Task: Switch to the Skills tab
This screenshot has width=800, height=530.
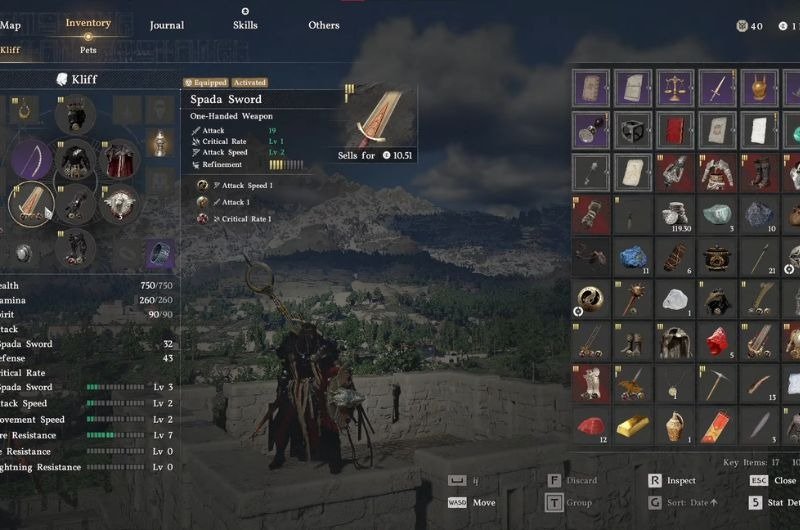Action: pyautogui.click(x=245, y=26)
